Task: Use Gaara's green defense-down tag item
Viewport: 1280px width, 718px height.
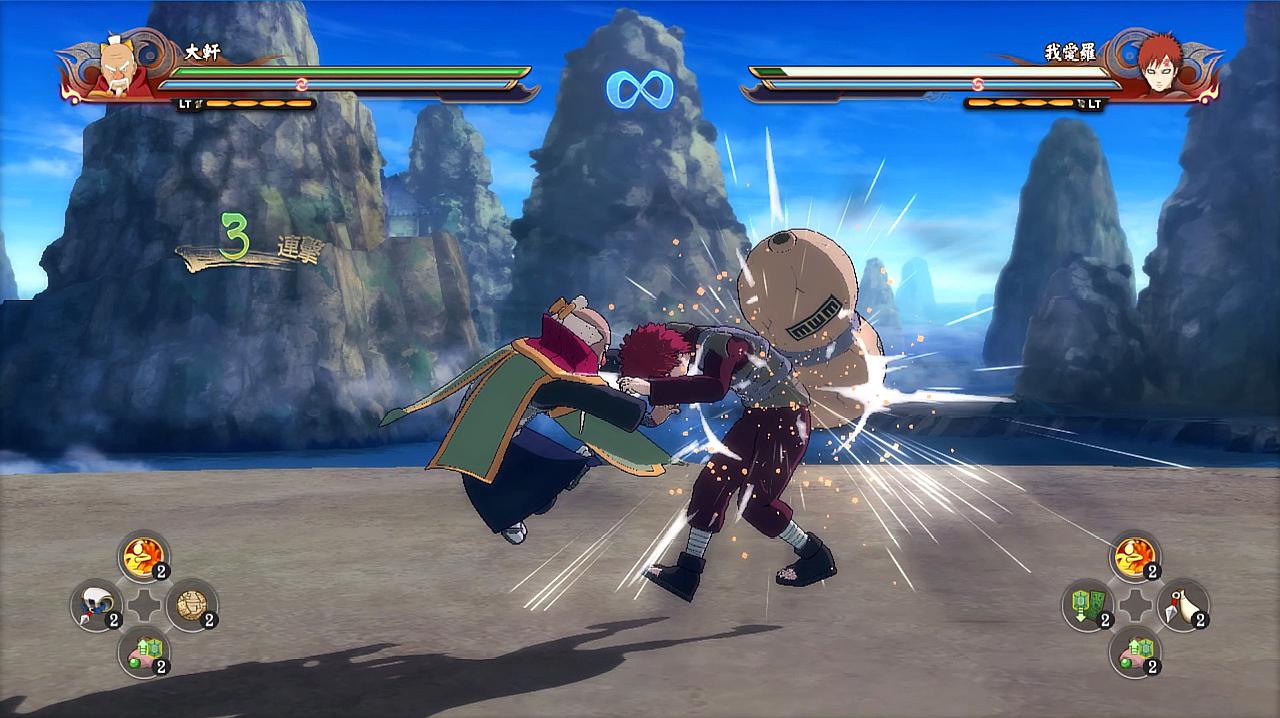Action: tap(1087, 604)
